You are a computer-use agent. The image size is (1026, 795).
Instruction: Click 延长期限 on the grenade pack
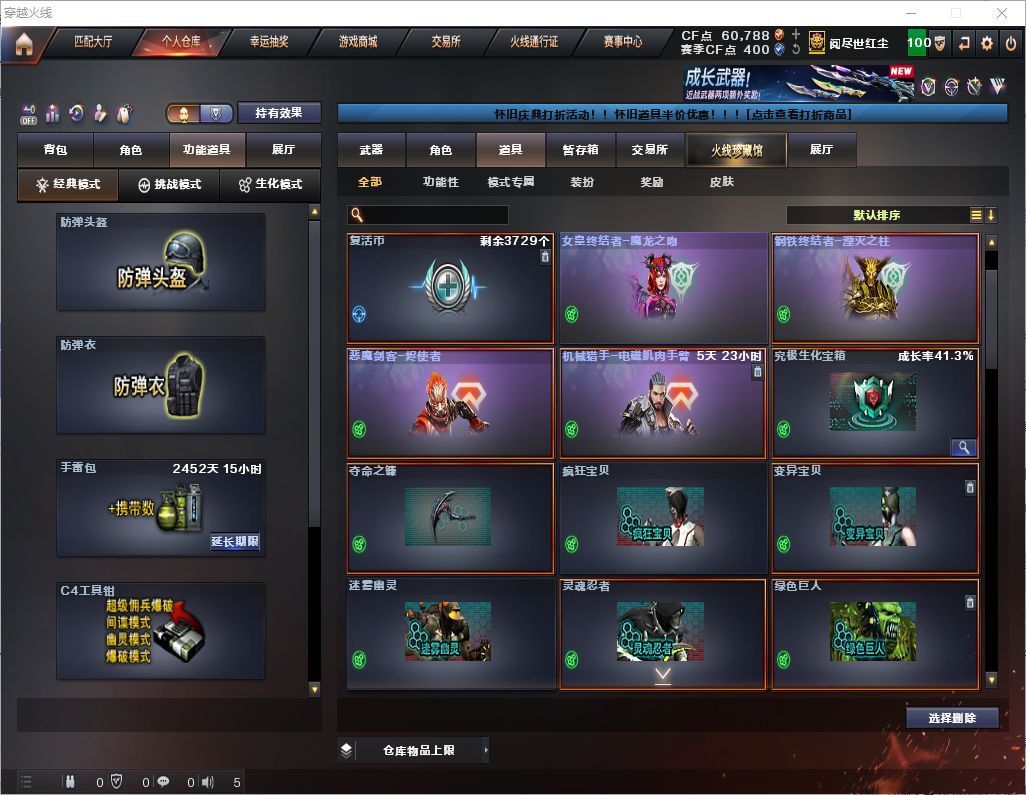coord(235,542)
